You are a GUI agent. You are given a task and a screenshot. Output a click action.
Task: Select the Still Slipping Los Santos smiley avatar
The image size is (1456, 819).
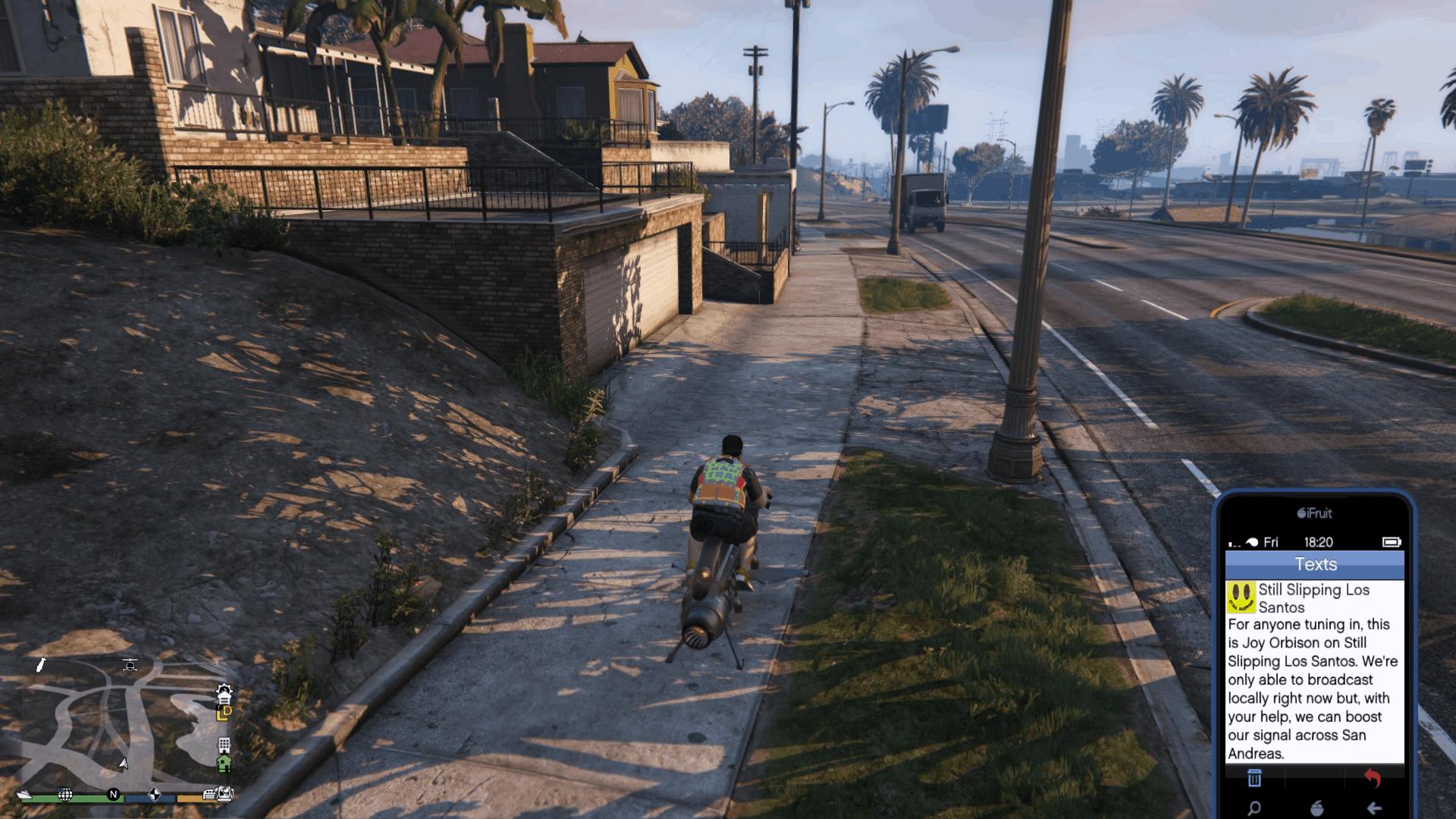tap(1241, 598)
